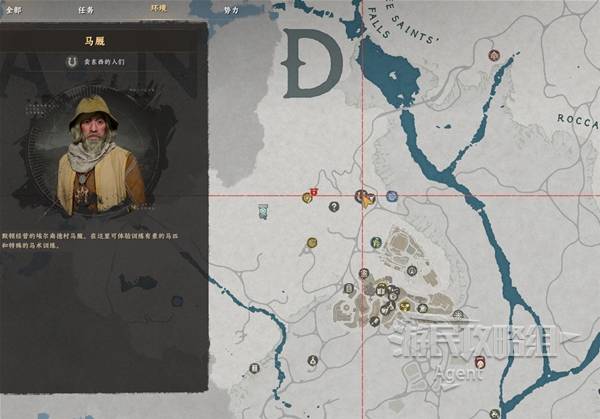Select the horseshoe icon beside 卖东西的人们
Image resolution: width=600 pixels, height=419 pixels.
coord(71,61)
